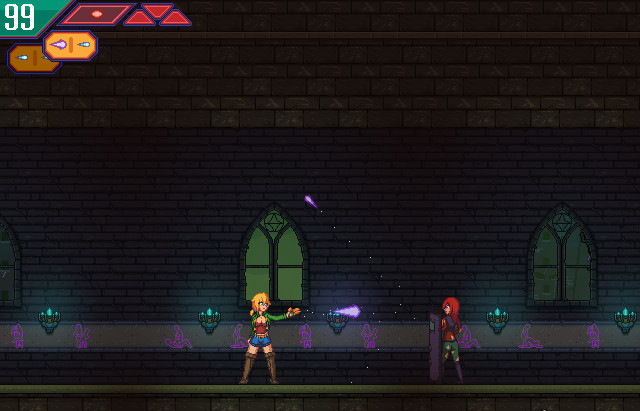Image resolution: width=640 pixels, height=411 pixels.
Task: Select the purple shot weapon icon
Action: 71,45
